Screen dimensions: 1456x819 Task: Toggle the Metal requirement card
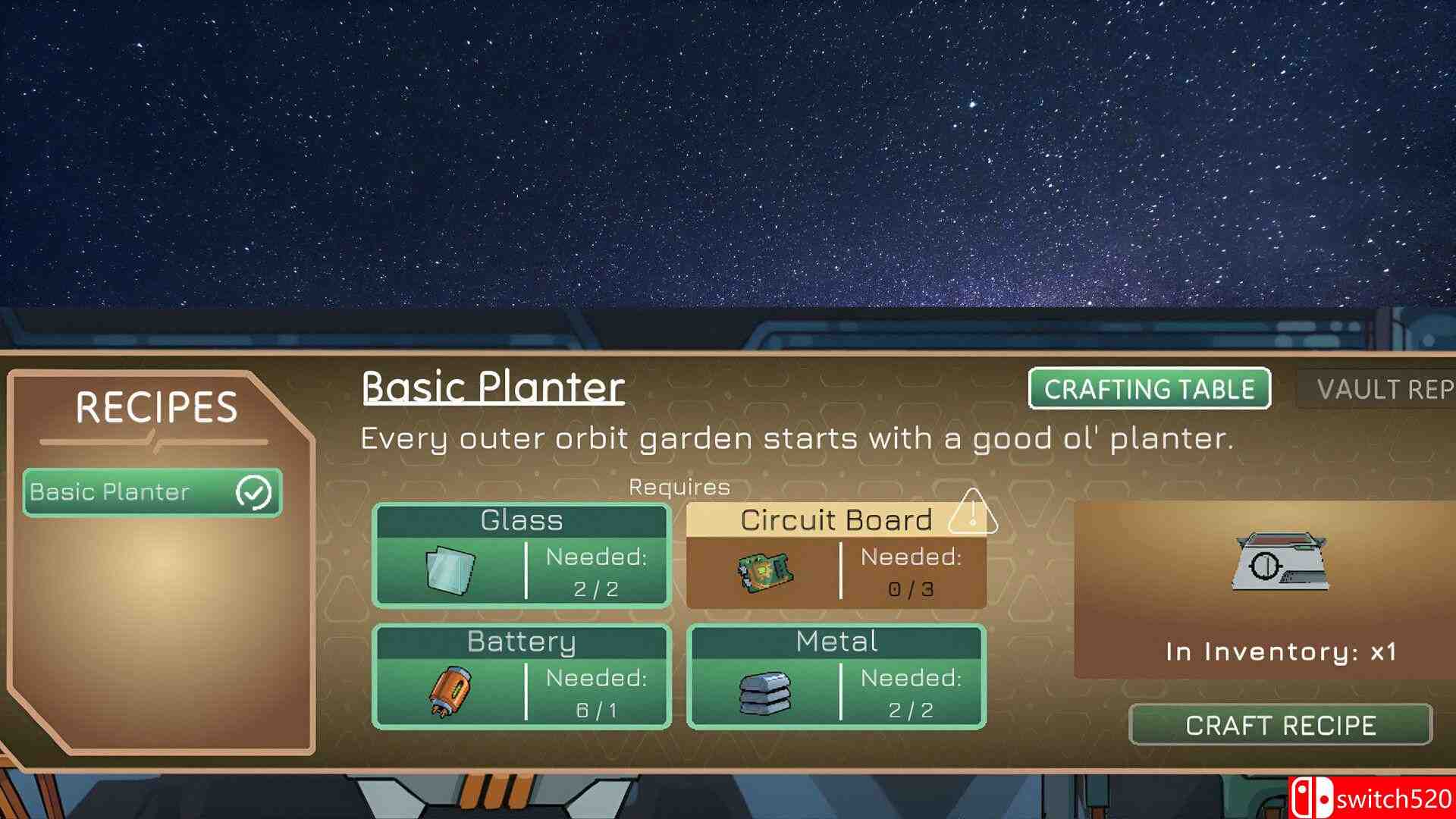[836, 676]
